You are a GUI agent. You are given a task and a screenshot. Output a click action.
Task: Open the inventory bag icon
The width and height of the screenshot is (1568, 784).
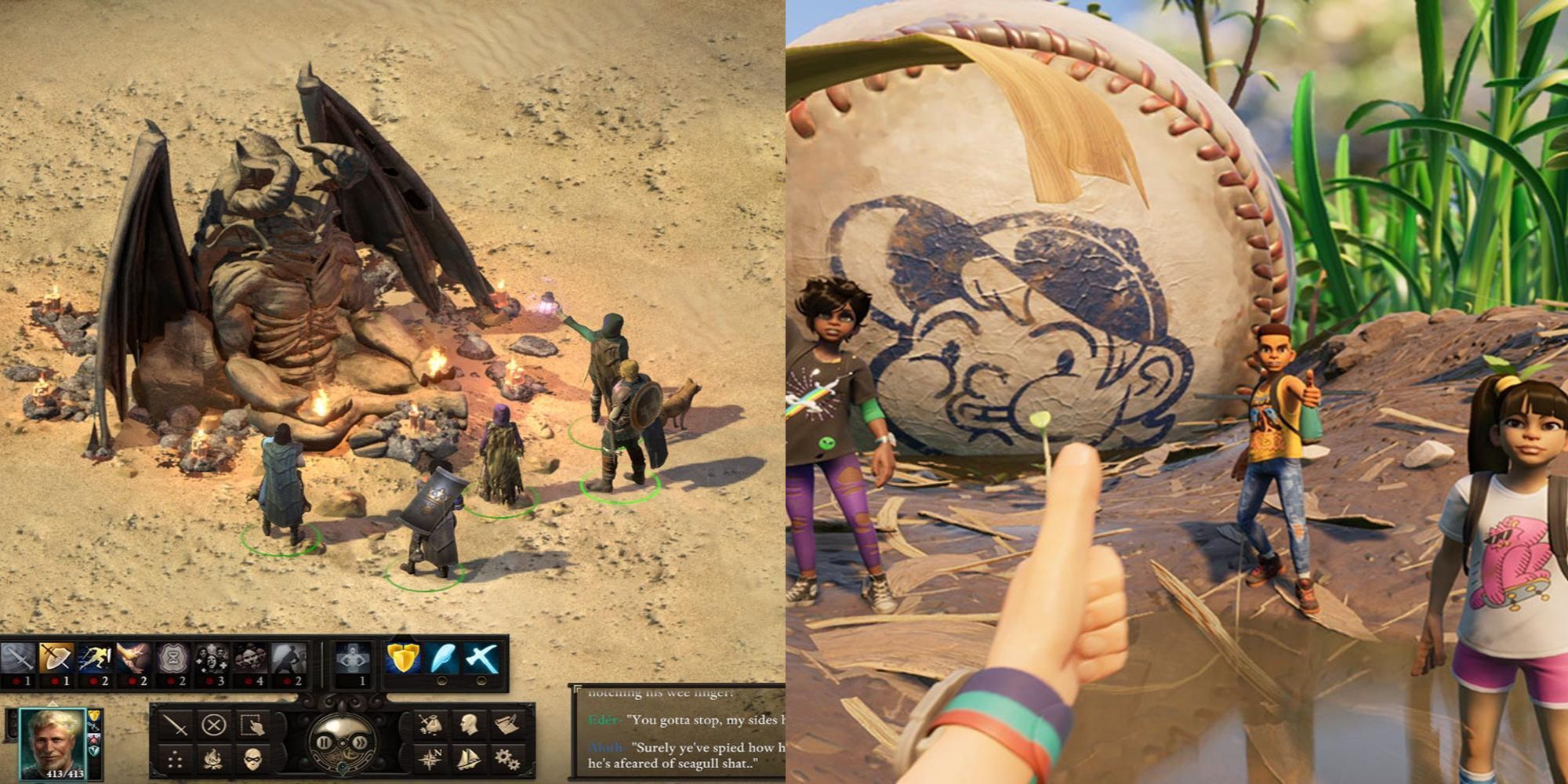431,723
